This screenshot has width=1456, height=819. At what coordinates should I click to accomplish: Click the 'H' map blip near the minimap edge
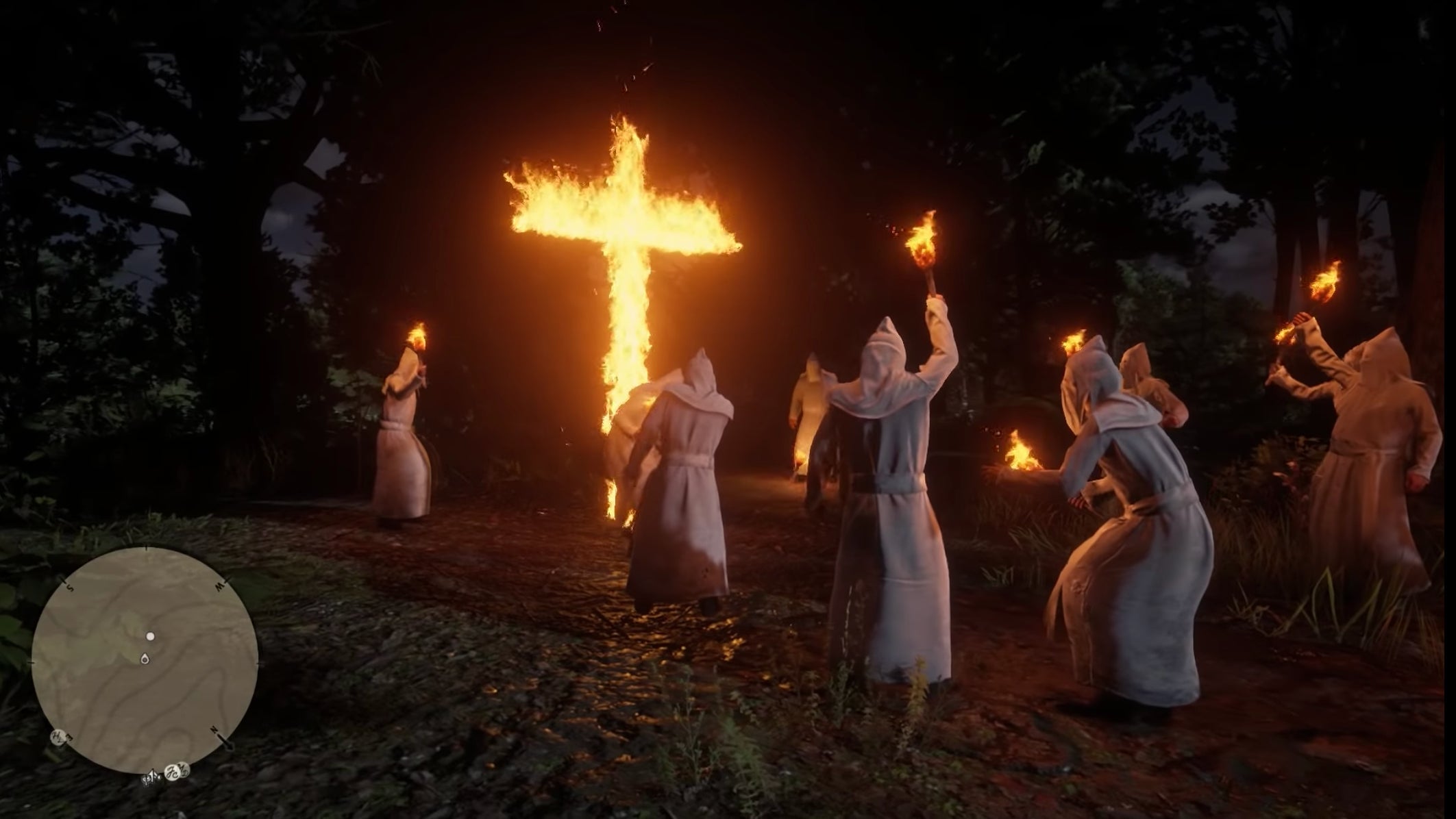coord(60,737)
